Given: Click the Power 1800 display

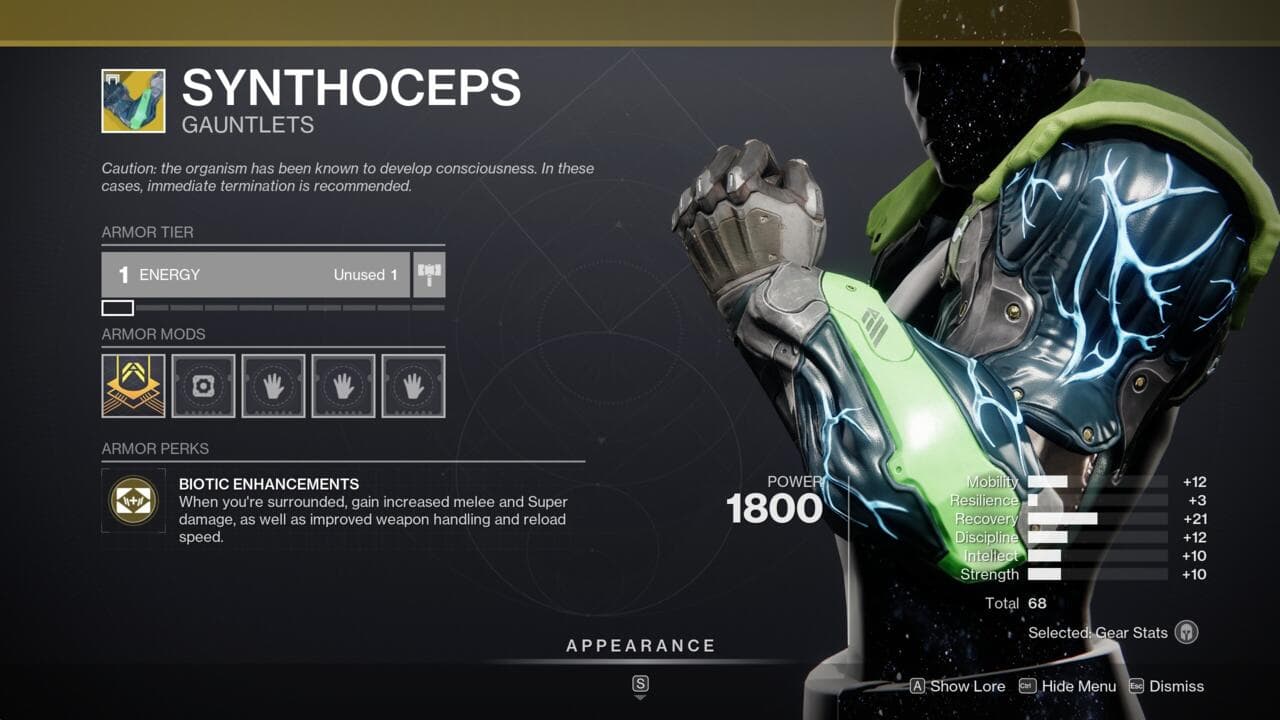Looking at the screenshot, I should [x=781, y=505].
